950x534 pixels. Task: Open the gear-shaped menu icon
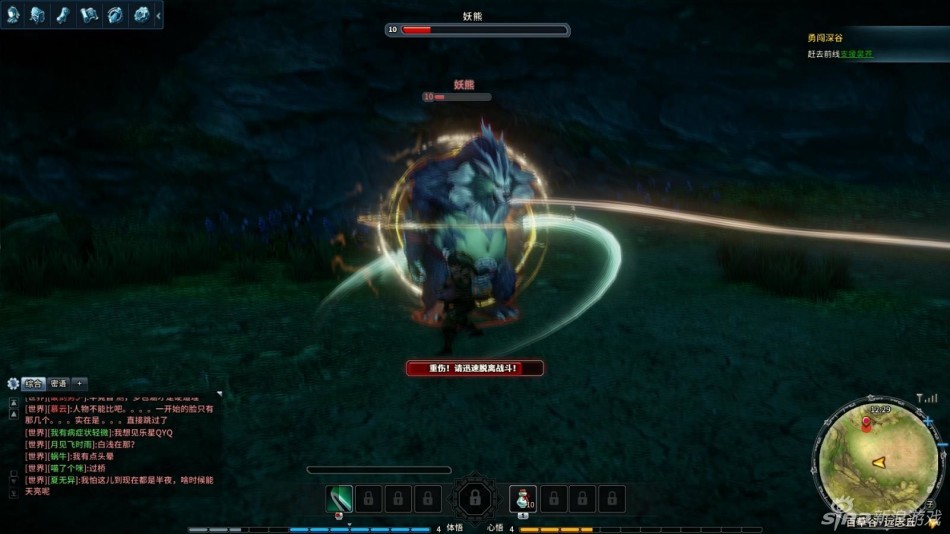pos(141,14)
